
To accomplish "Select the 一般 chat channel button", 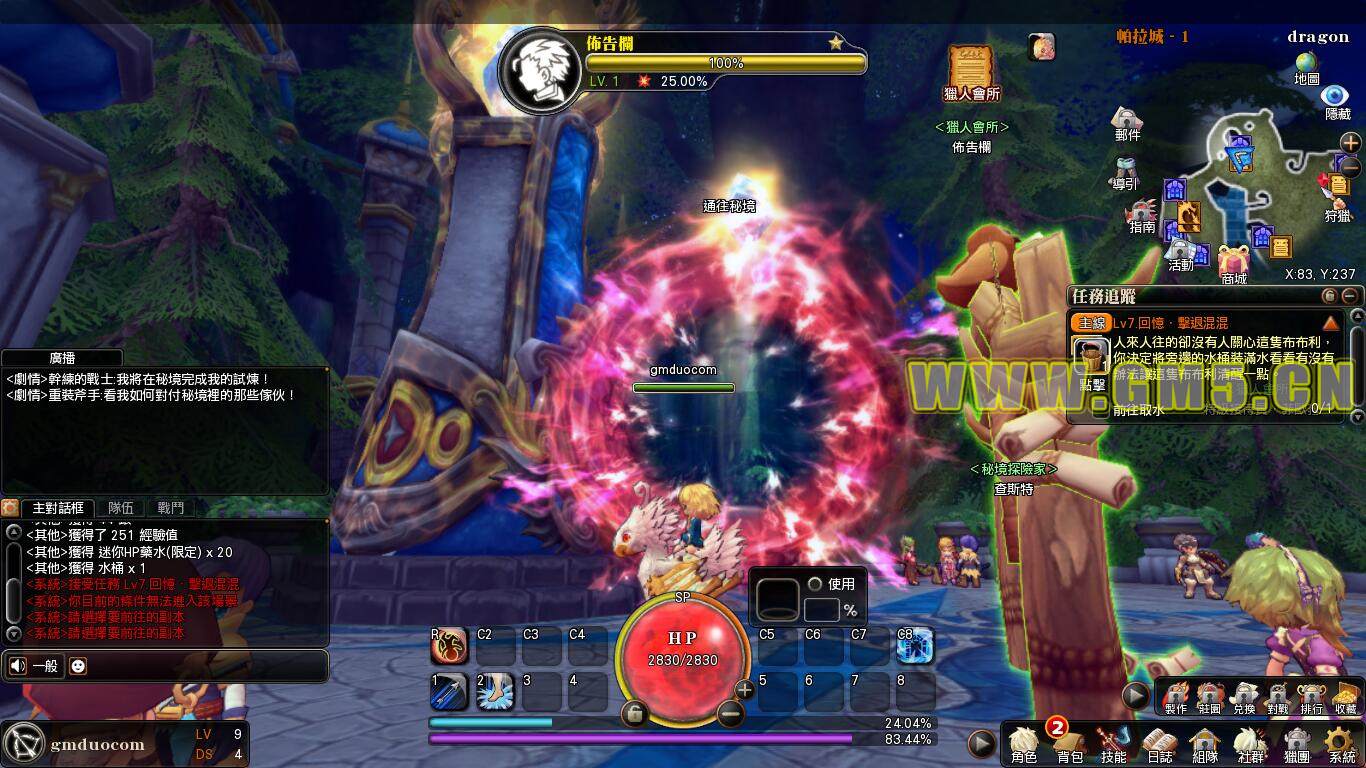I will tap(35, 666).
